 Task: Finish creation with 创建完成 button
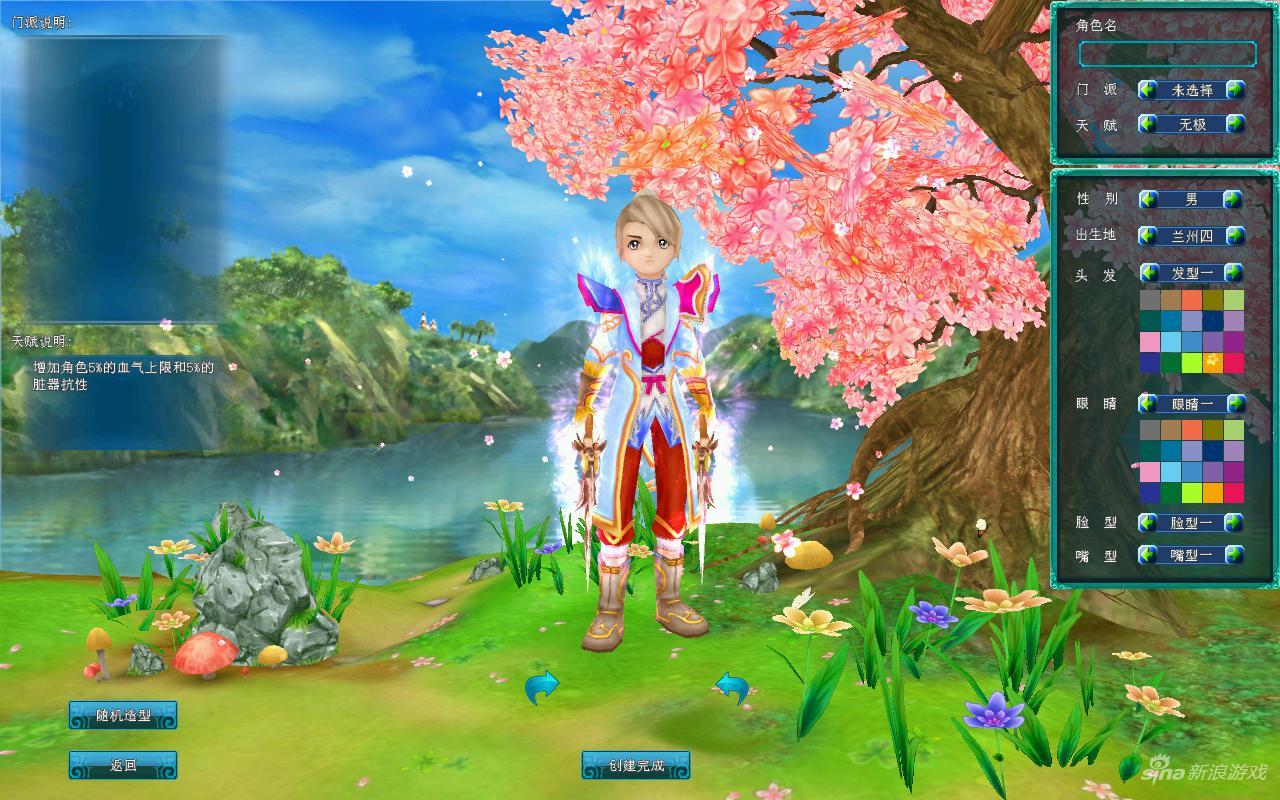click(x=636, y=766)
